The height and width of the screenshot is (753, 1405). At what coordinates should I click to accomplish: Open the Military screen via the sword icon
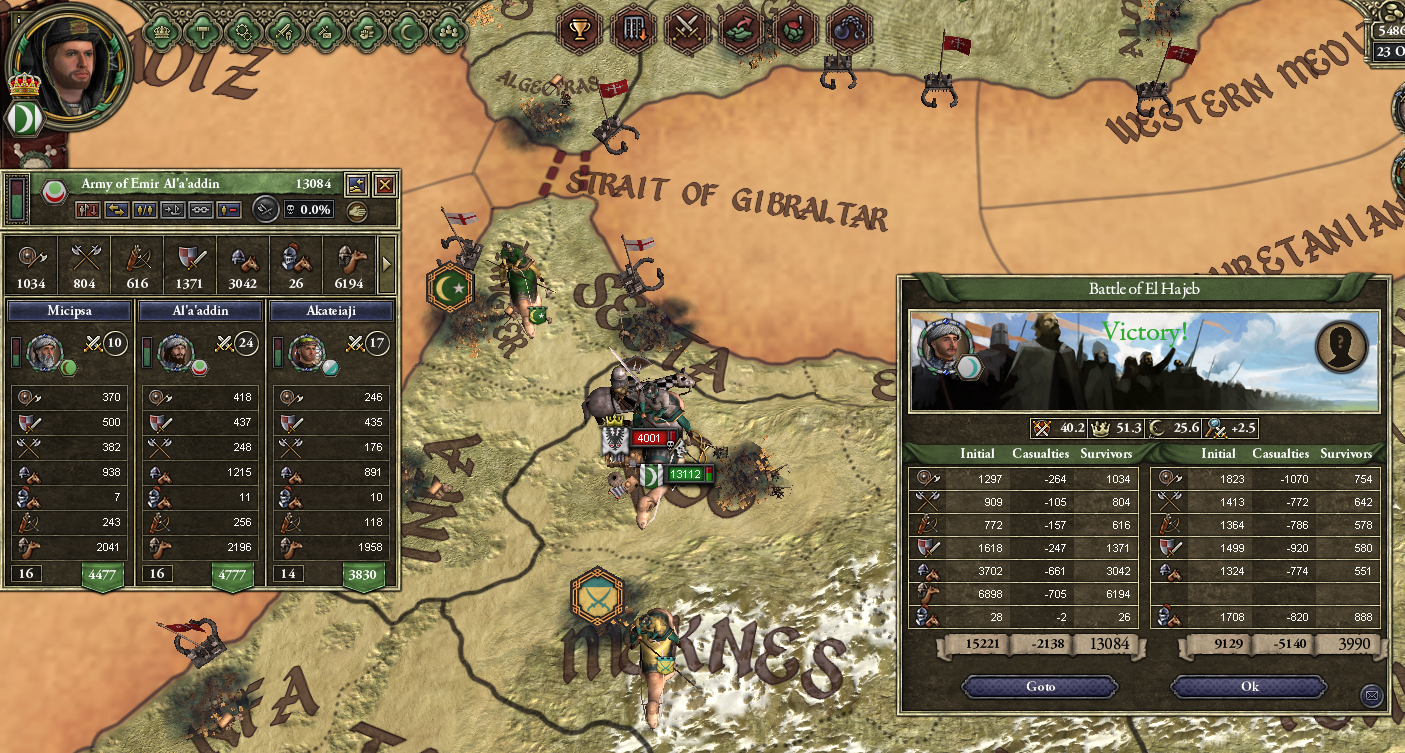pos(283,31)
